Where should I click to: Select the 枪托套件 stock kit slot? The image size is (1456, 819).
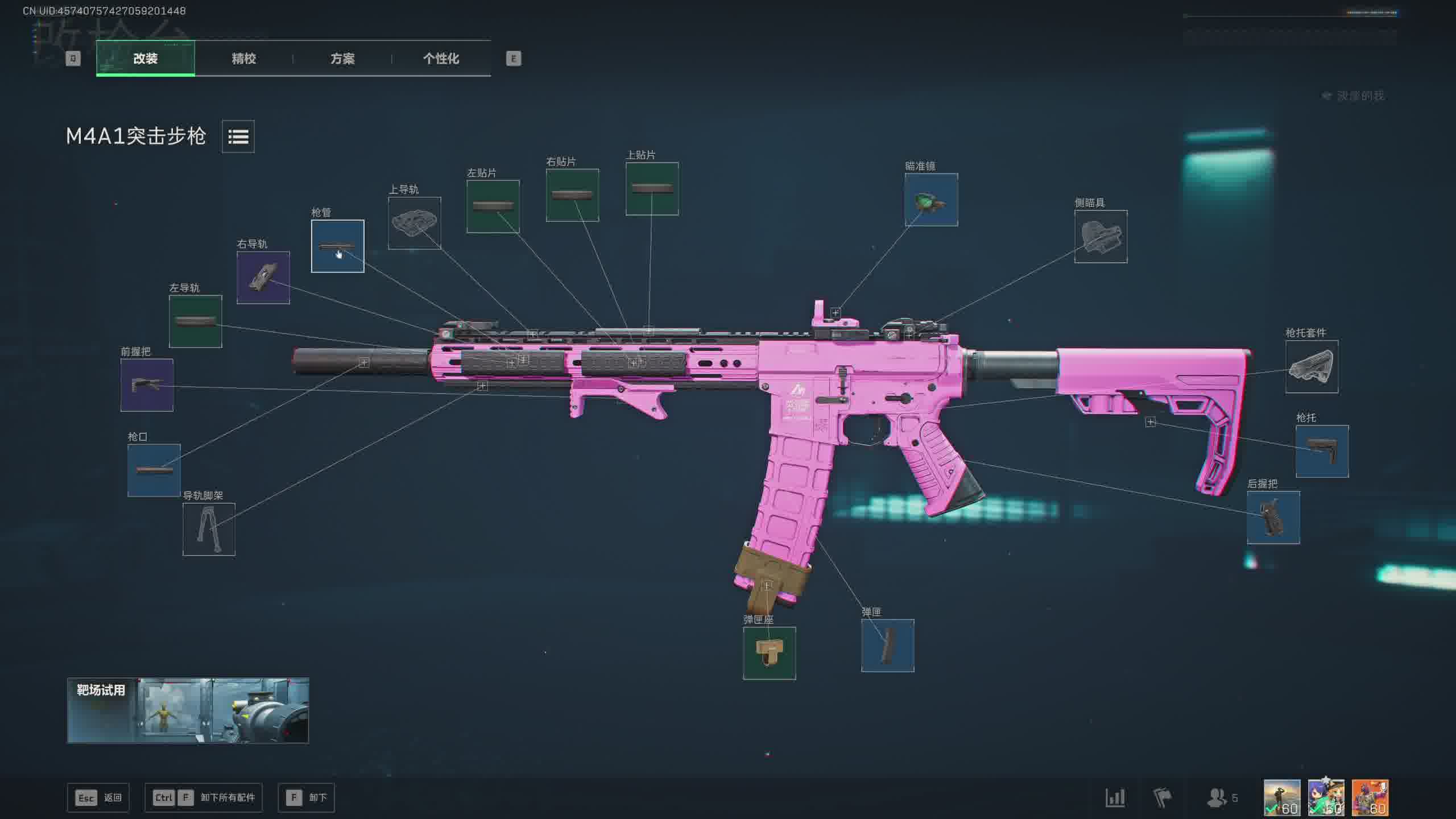1312,367
